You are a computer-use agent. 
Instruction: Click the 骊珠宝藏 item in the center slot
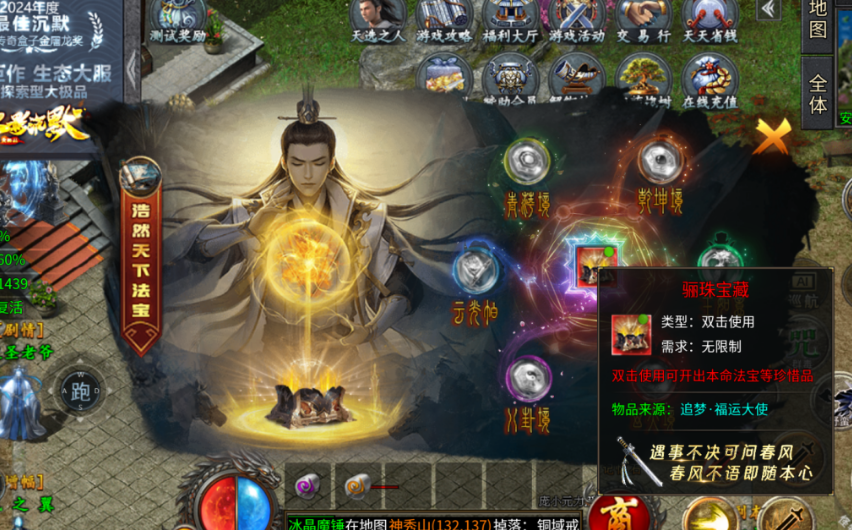pyautogui.click(x=589, y=262)
